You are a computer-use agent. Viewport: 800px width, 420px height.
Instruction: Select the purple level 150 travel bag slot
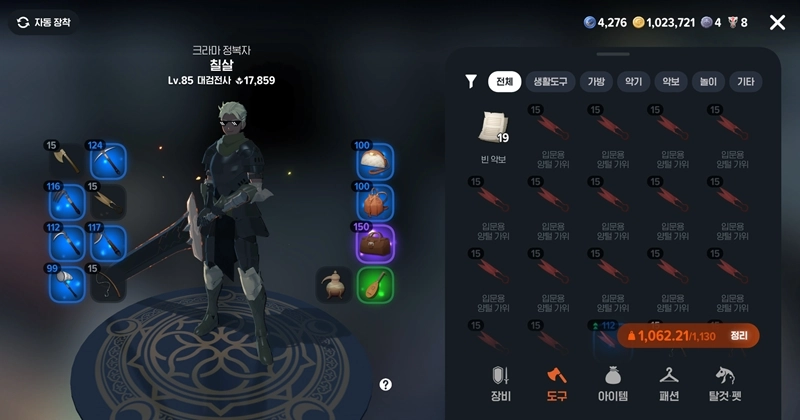coord(375,244)
